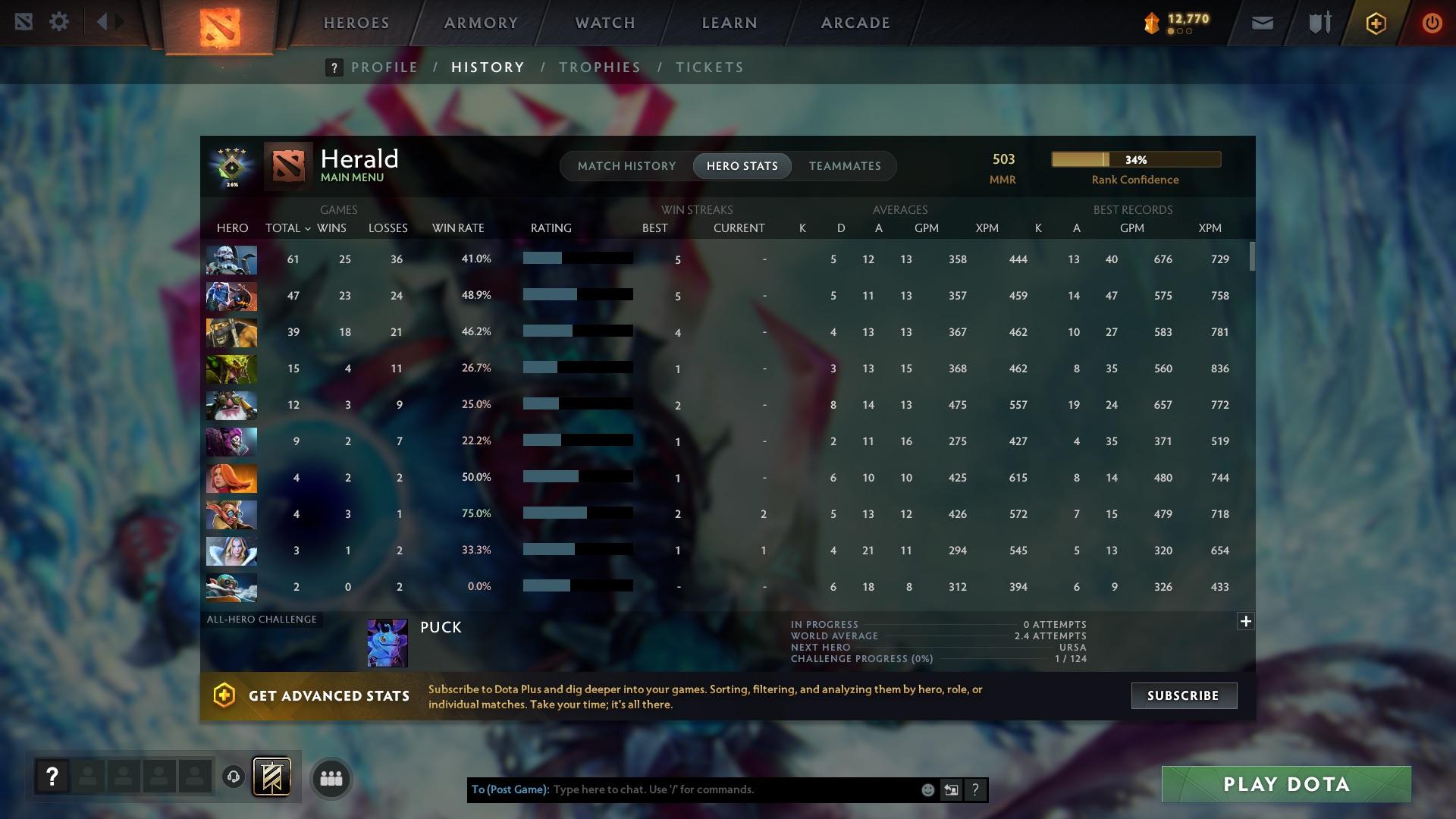The height and width of the screenshot is (819, 1456).
Task: Open the Dota Plus hexagon icon in top bar
Action: (x=1376, y=23)
